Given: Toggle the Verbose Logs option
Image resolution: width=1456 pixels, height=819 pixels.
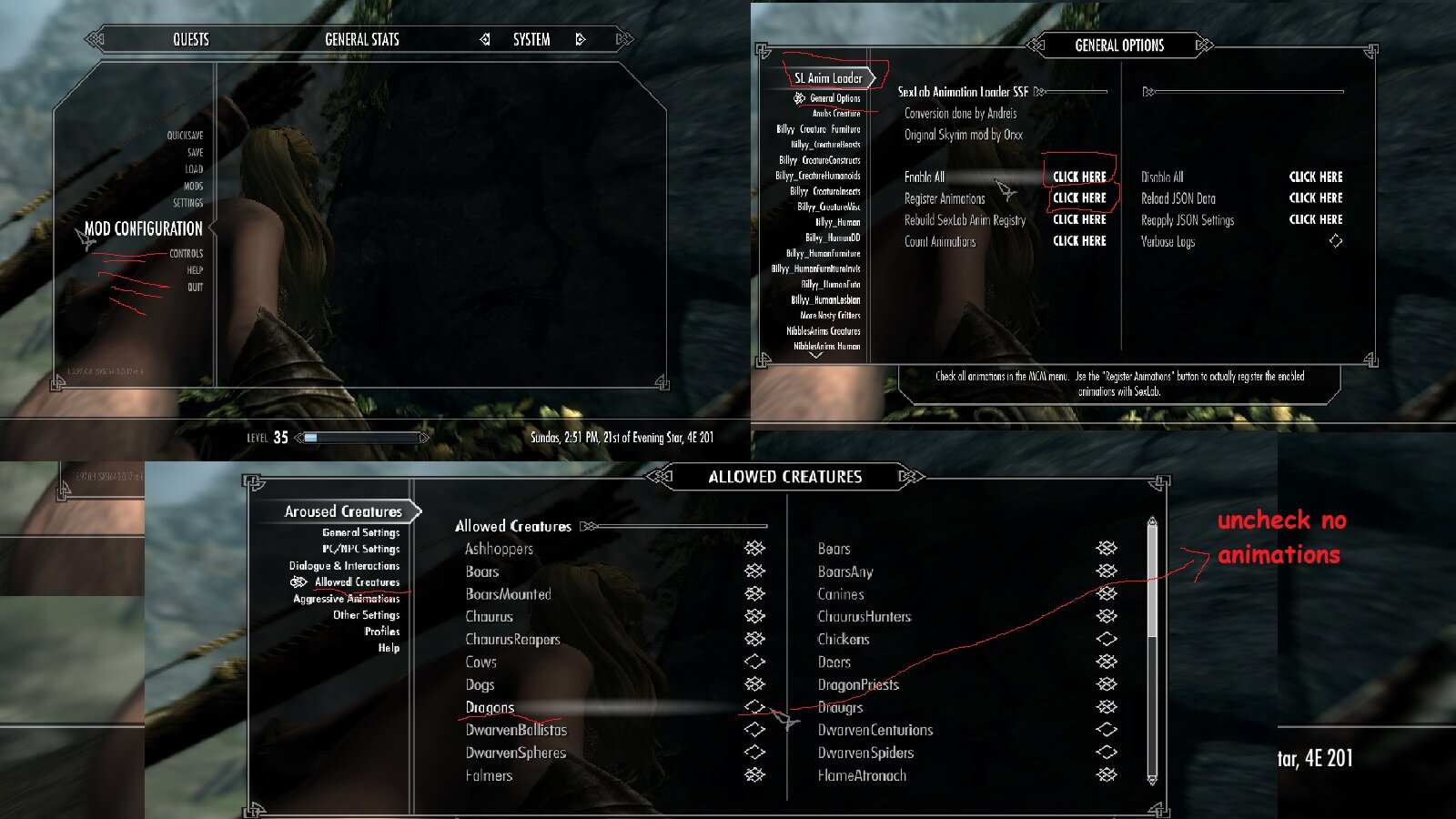Looking at the screenshot, I should click(x=1335, y=241).
